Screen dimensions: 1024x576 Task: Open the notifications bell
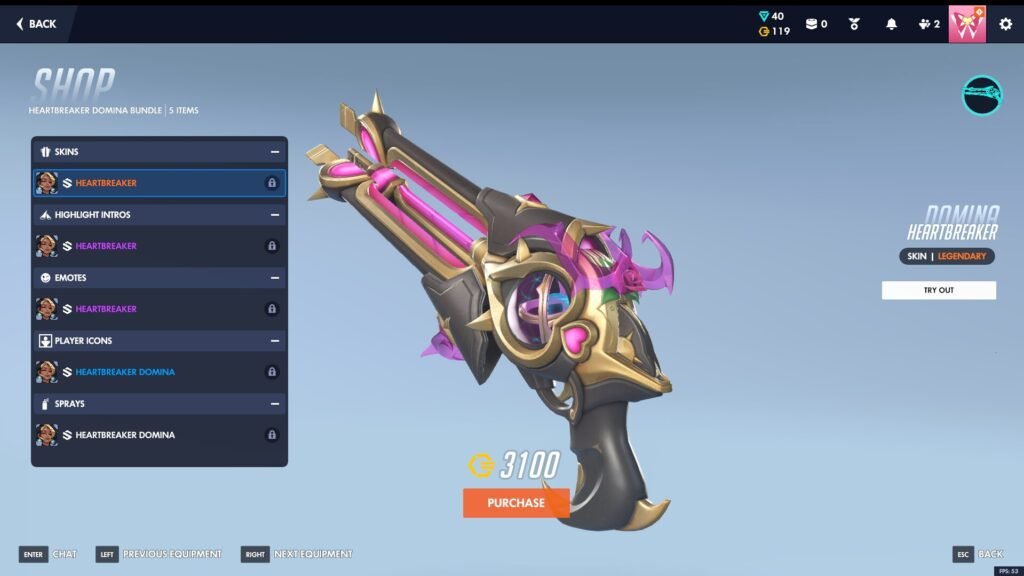pyautogui.click(x=891, y=24)
